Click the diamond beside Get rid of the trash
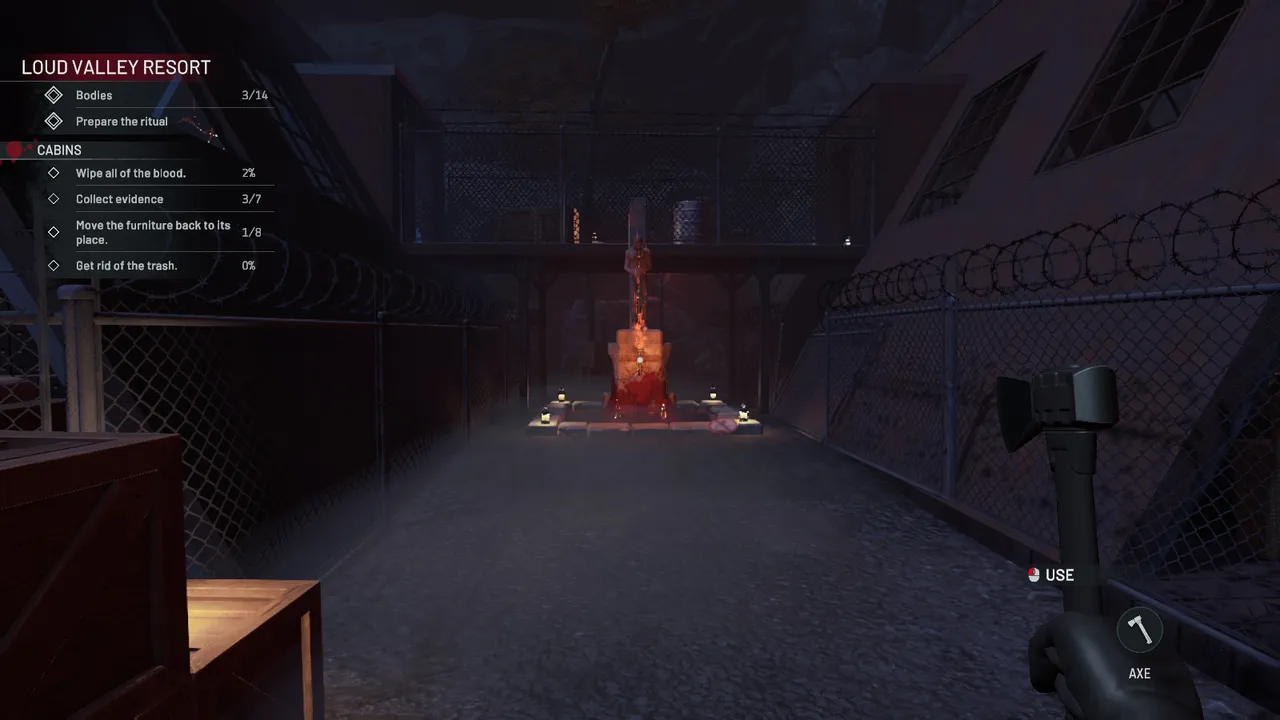Screen dimensions: 1280x720 55,265
